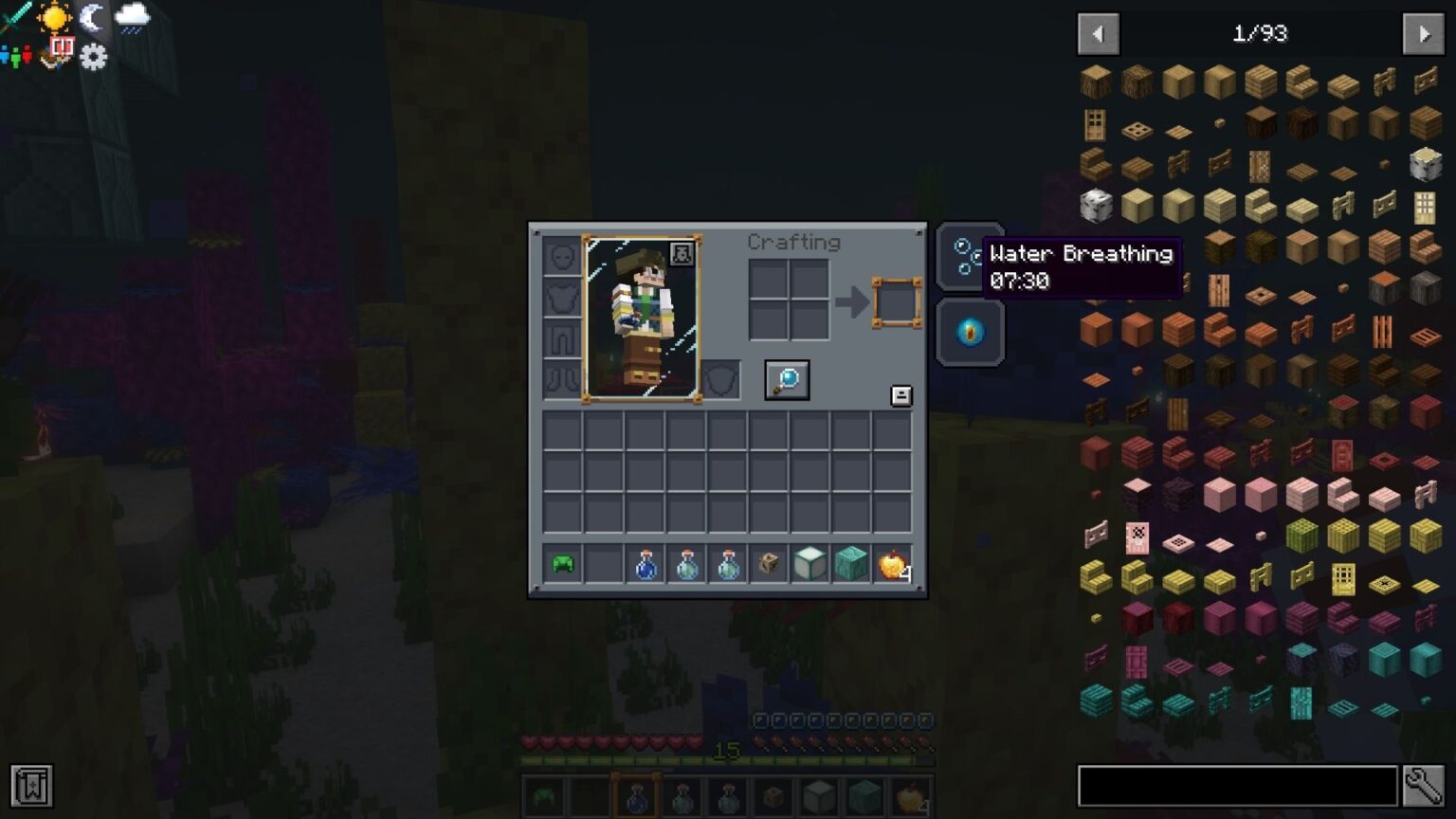The height and width of the screenshot is (819, 1456).
Task: Set time to day with sun icon
Action: (x=53, y=19)
